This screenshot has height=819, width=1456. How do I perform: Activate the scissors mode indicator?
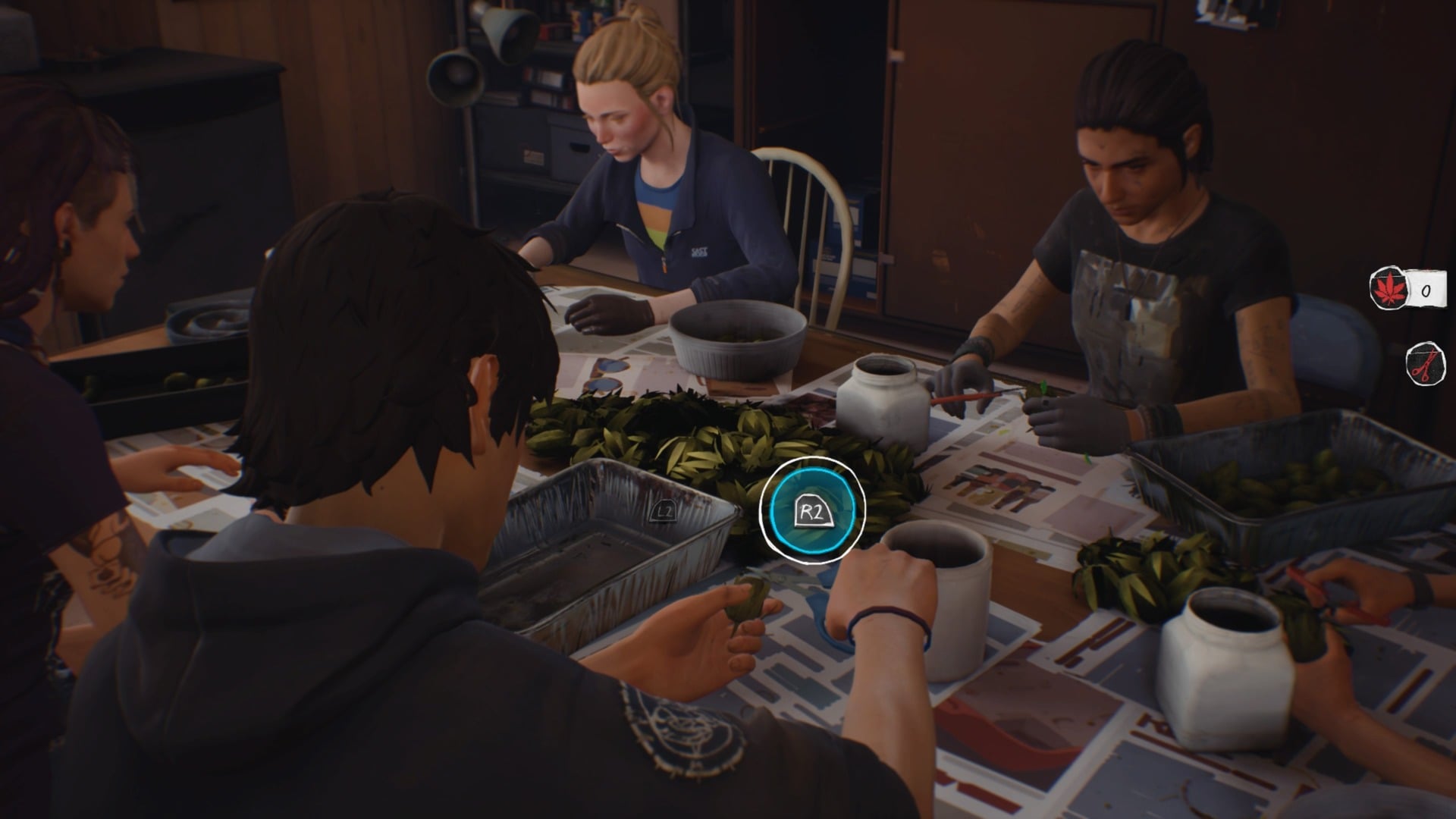click(x=1426, y=363)
